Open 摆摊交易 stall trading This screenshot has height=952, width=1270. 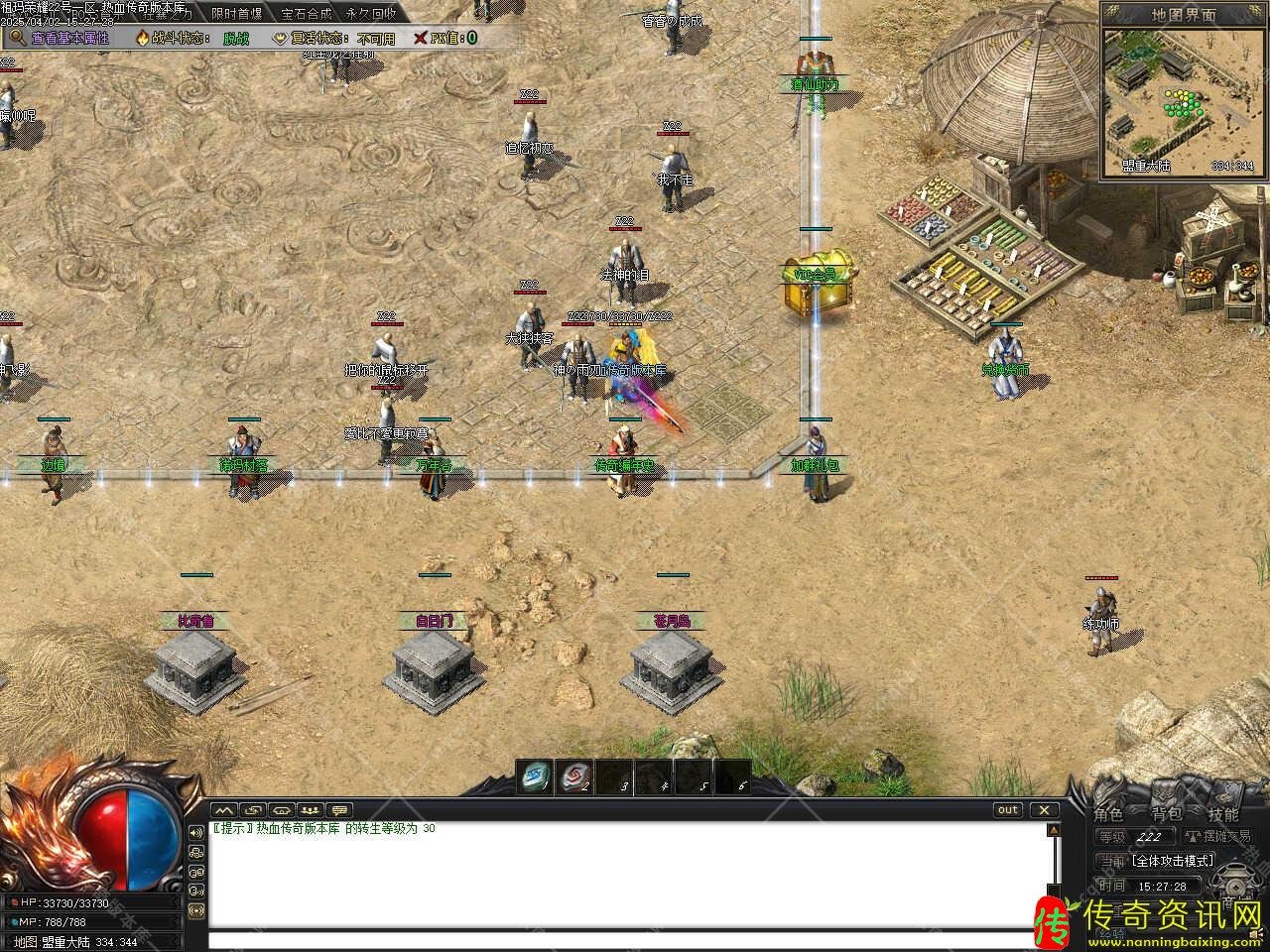(1218, 837)
